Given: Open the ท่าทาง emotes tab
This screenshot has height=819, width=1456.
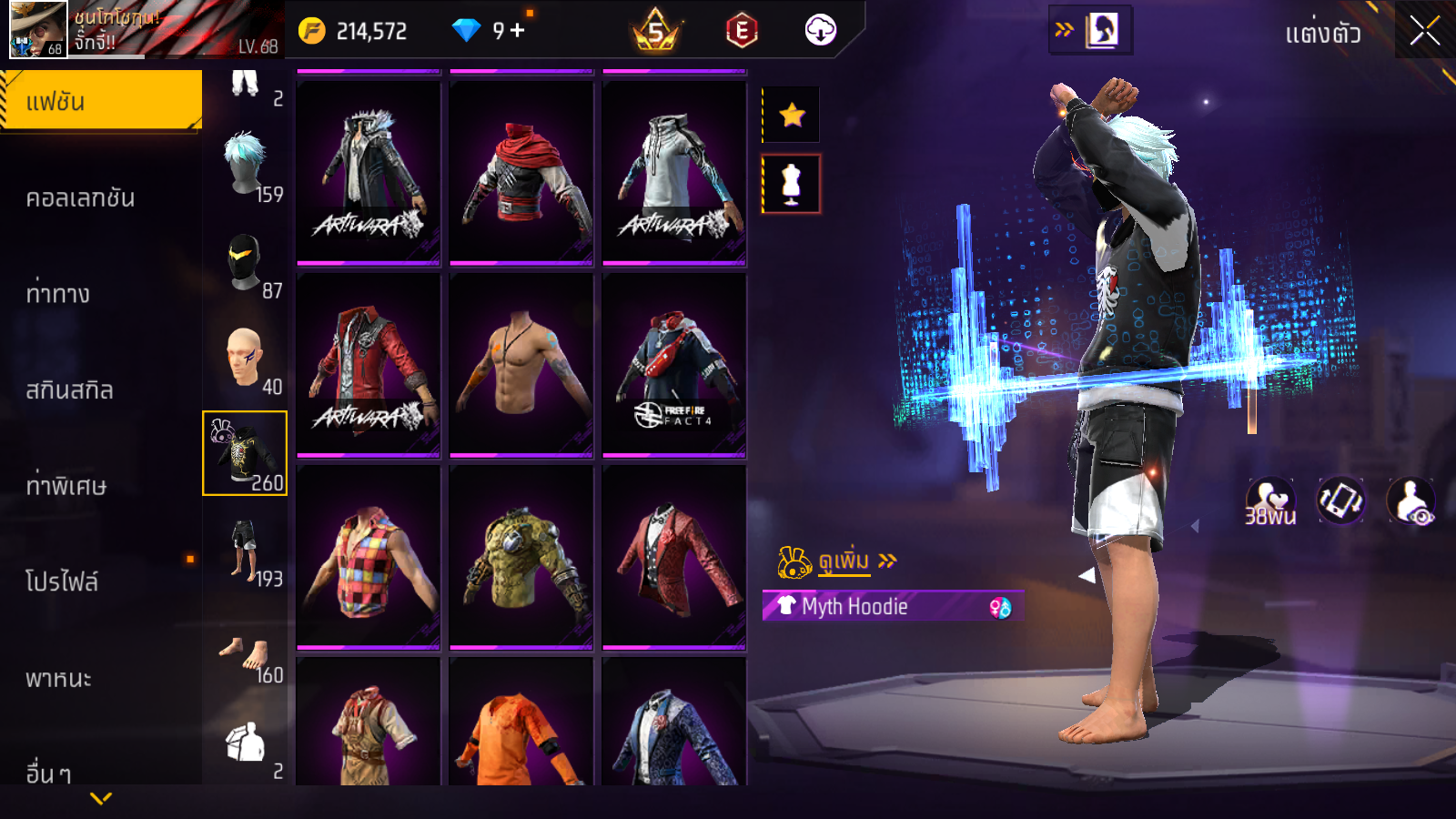Looking at the screenshot, I should pyautogui.click(x=58, y=294).
